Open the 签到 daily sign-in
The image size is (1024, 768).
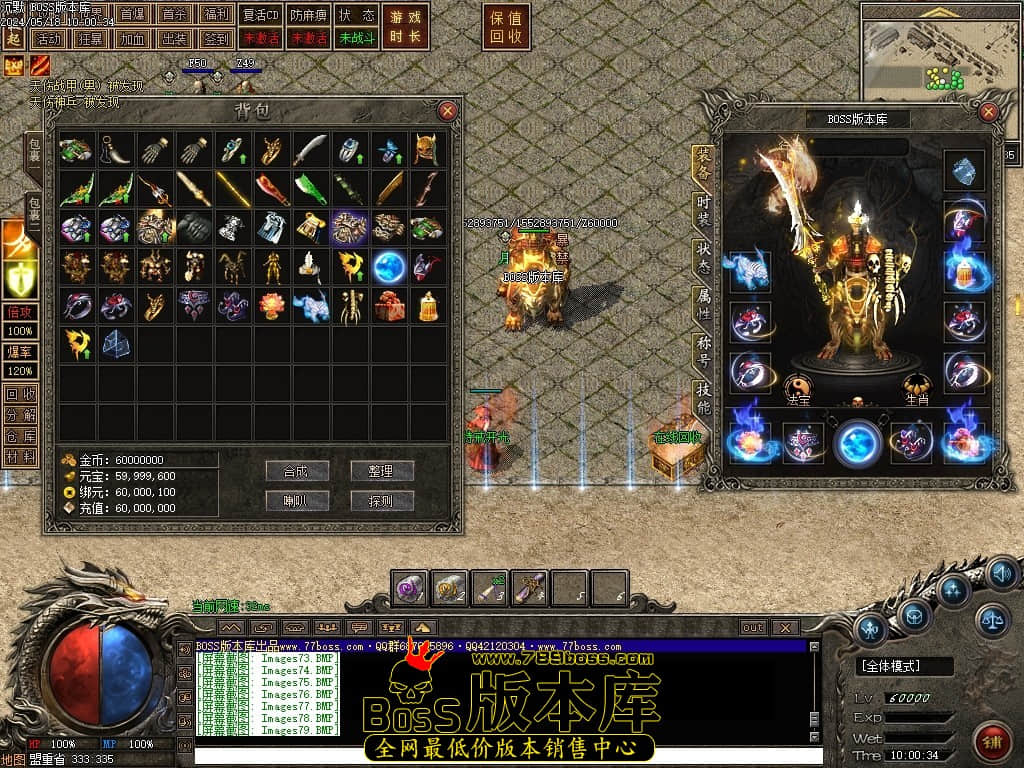(216, 39)
